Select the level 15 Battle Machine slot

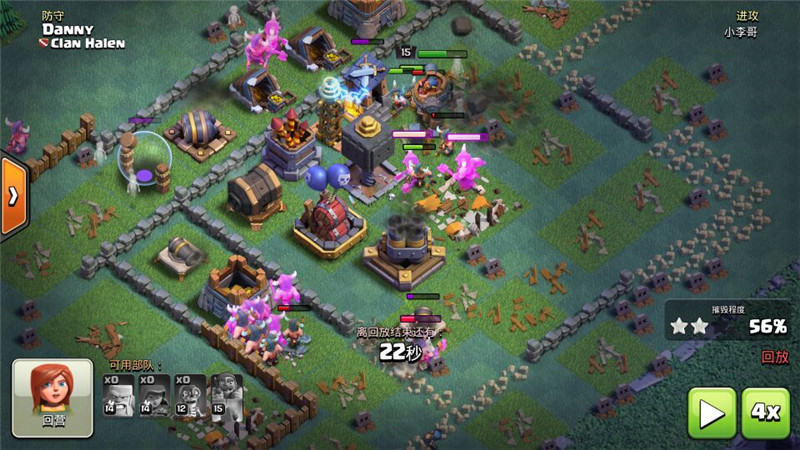(226, 396)
